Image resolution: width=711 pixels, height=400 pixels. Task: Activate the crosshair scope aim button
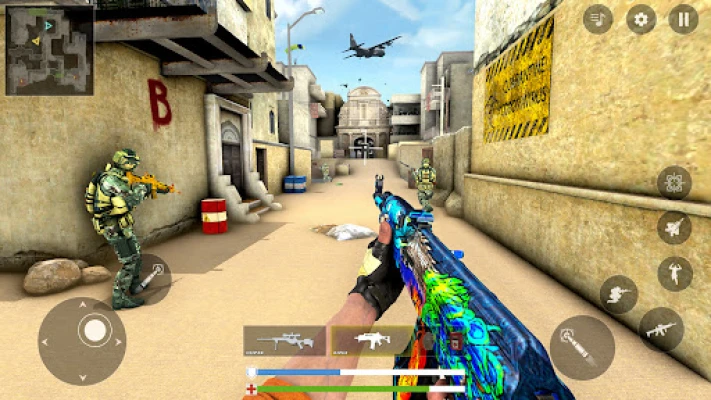pyautogui.click(x=674, y=182)
